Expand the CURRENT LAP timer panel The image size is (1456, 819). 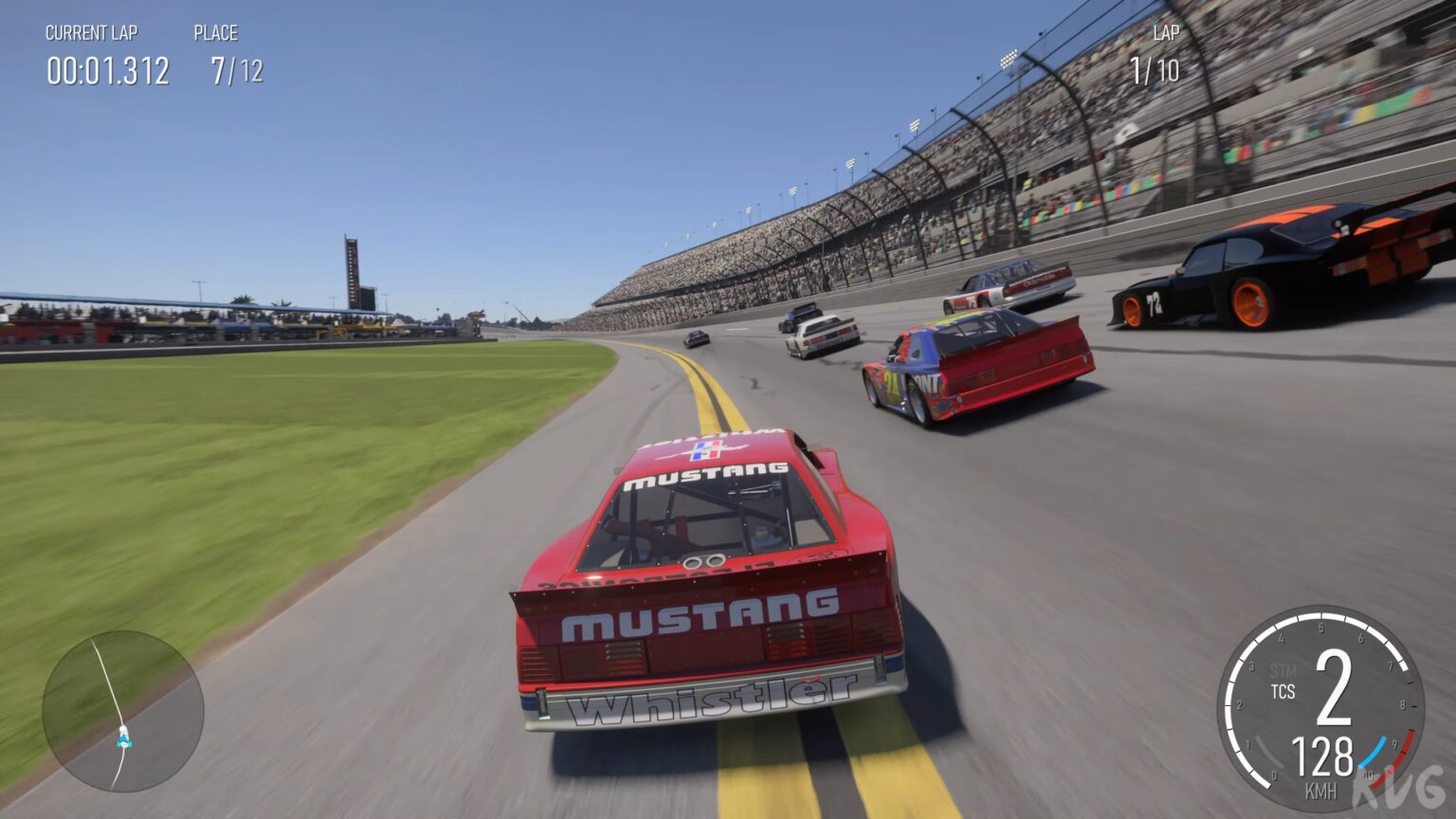coord(107,68)
